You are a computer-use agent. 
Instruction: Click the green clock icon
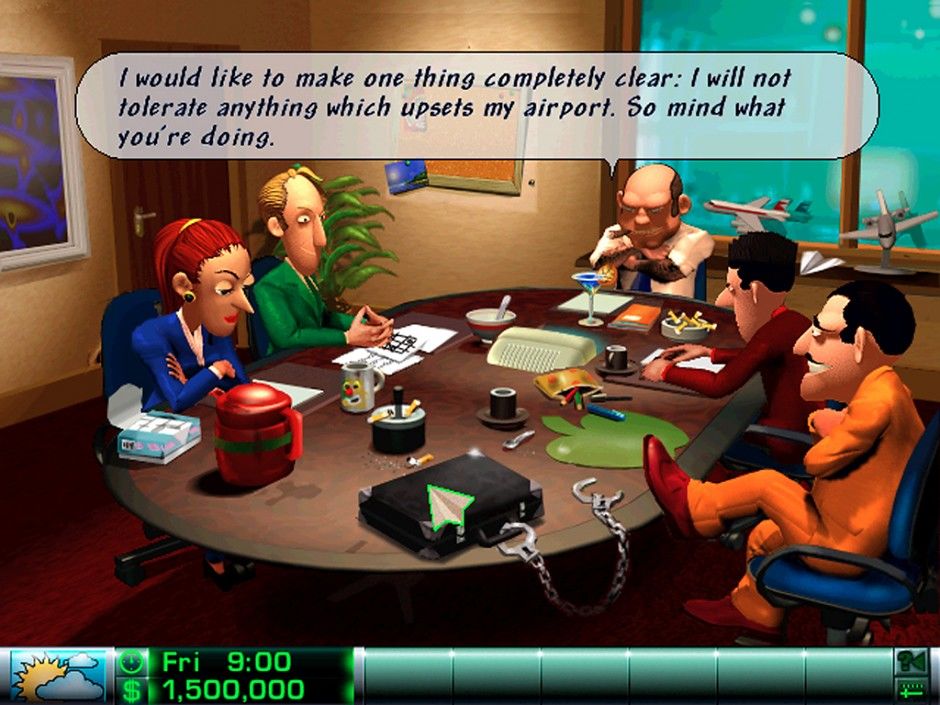click(130, 662)
